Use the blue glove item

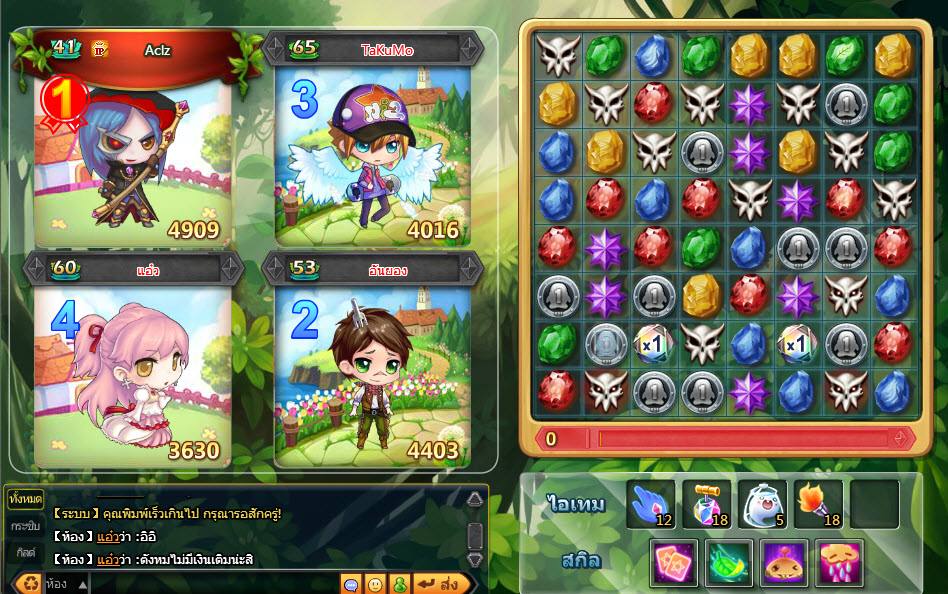click(x=651, y=504)
